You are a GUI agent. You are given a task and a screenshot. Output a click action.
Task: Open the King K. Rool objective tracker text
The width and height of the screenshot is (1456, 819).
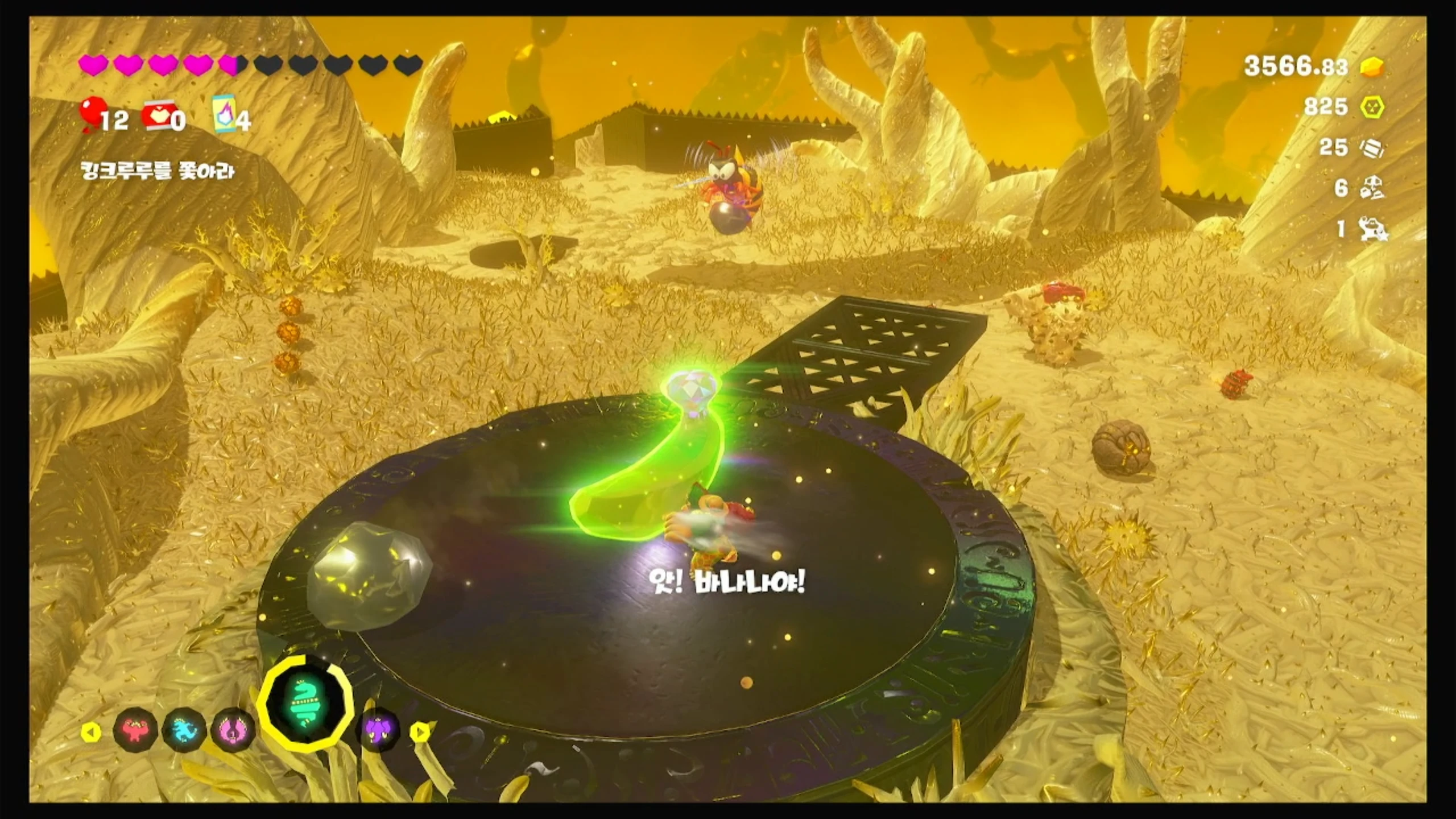coord(157,171)
